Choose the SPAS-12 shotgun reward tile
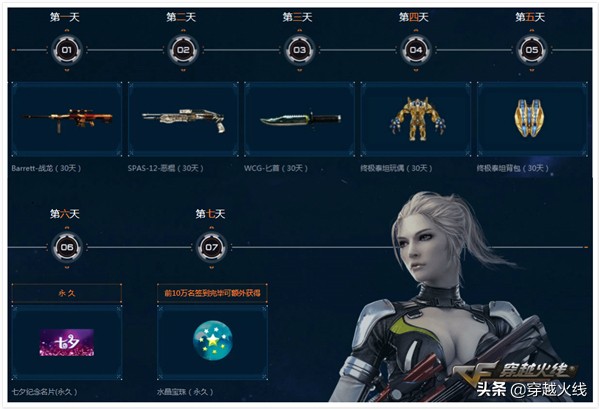 coord(183,119)
